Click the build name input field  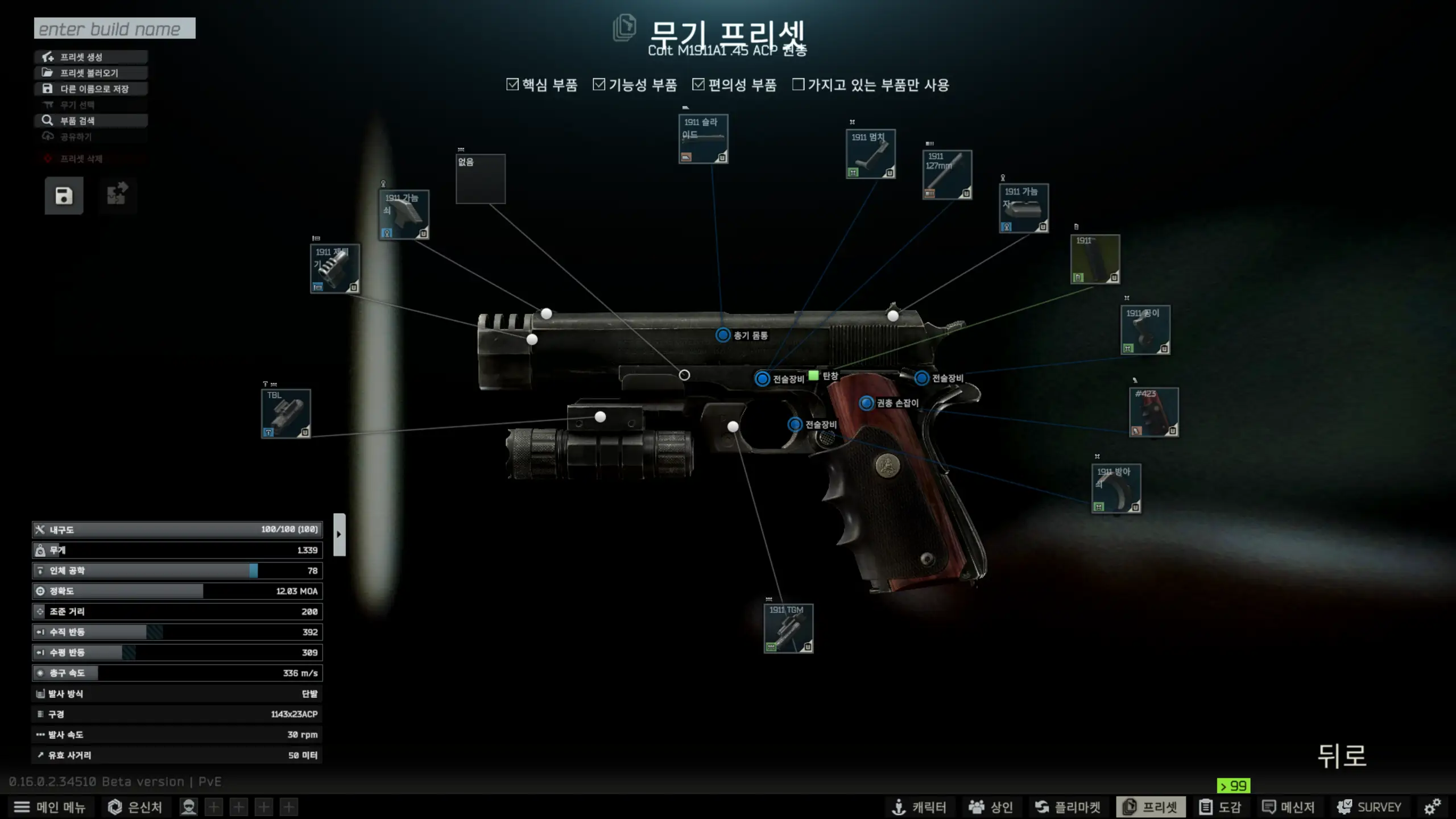tap(114, 28)
